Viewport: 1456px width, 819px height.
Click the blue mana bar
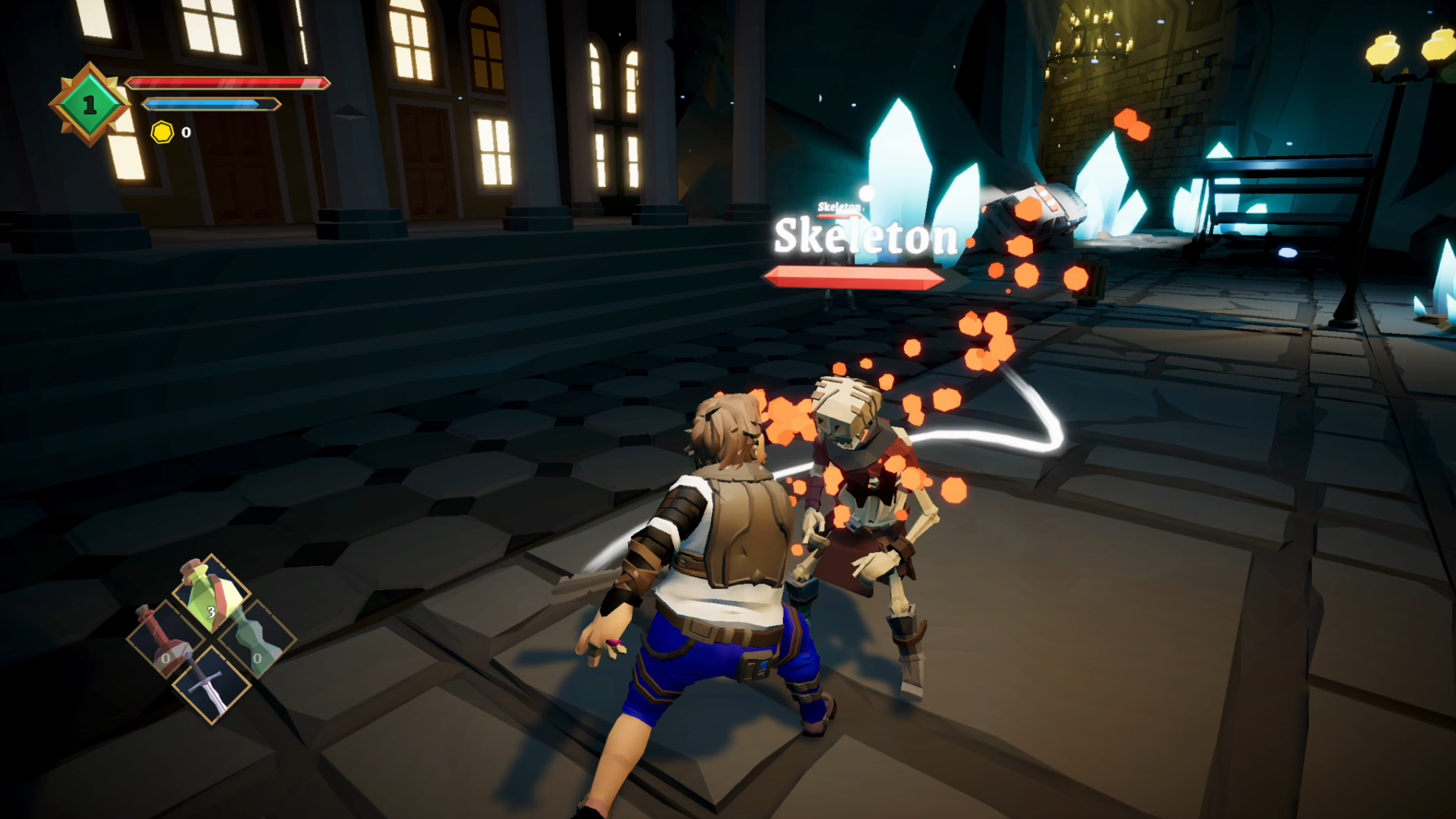pyautogui.click(x=211, y=102)
